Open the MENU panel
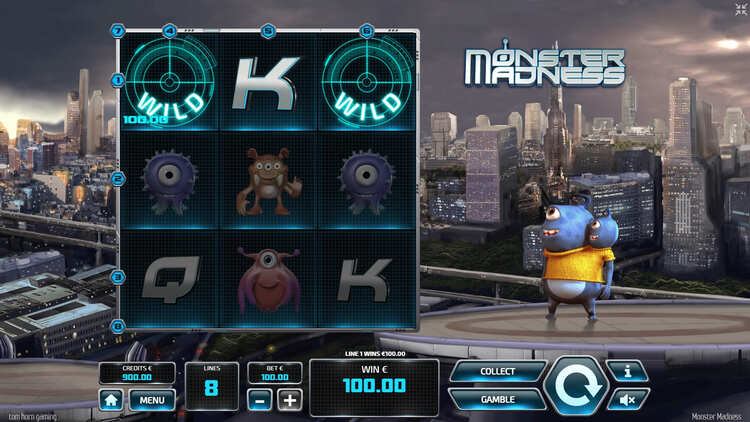 [152, 400]
